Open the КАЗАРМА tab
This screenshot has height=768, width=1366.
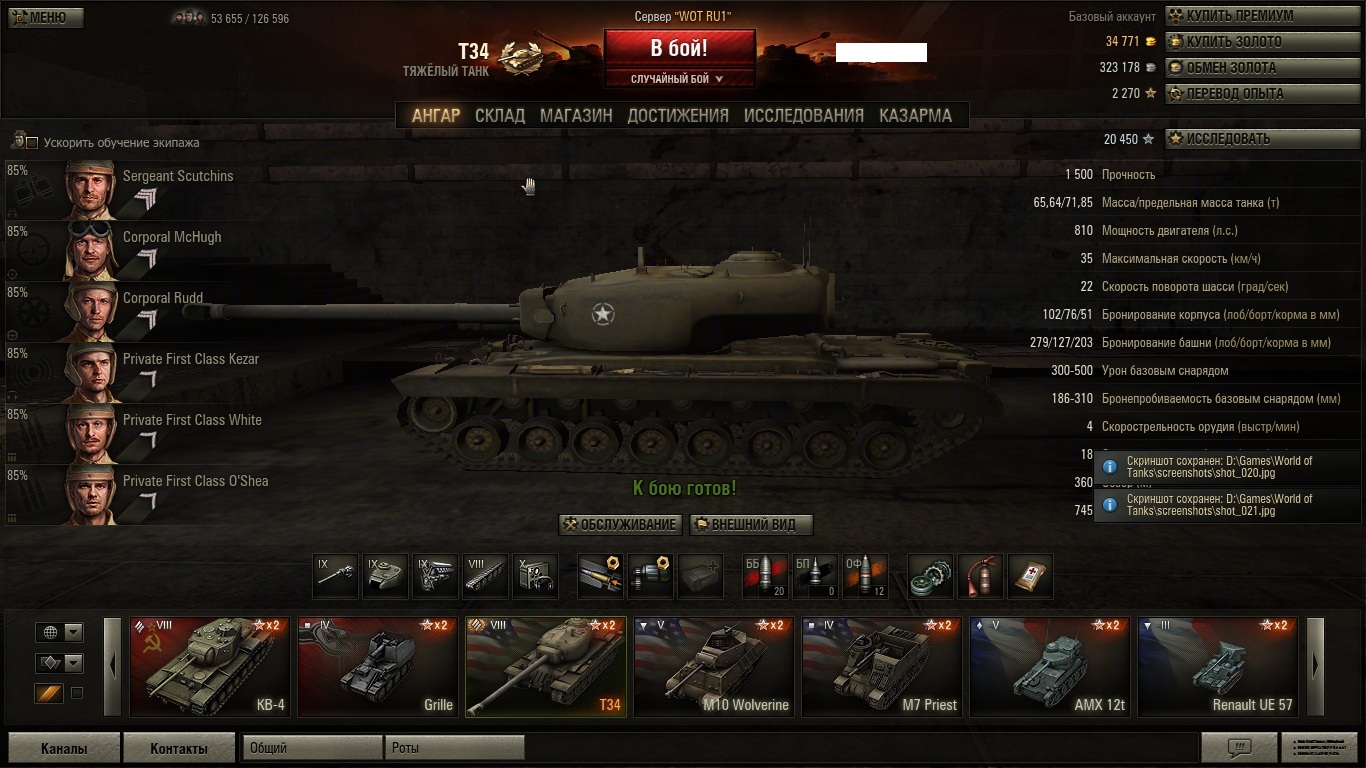(x=915, y=115)
